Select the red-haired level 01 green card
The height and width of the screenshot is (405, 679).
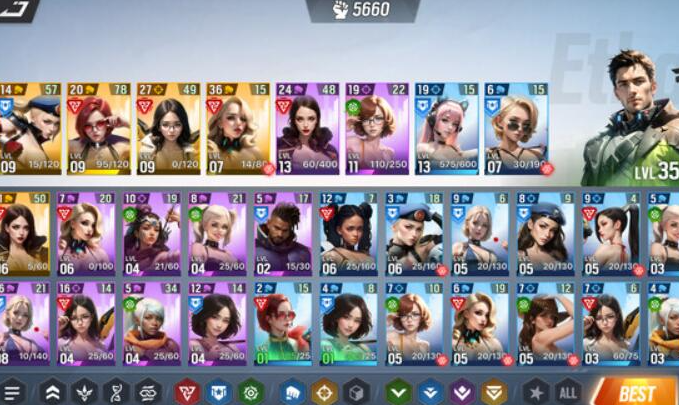coord(282,325)
